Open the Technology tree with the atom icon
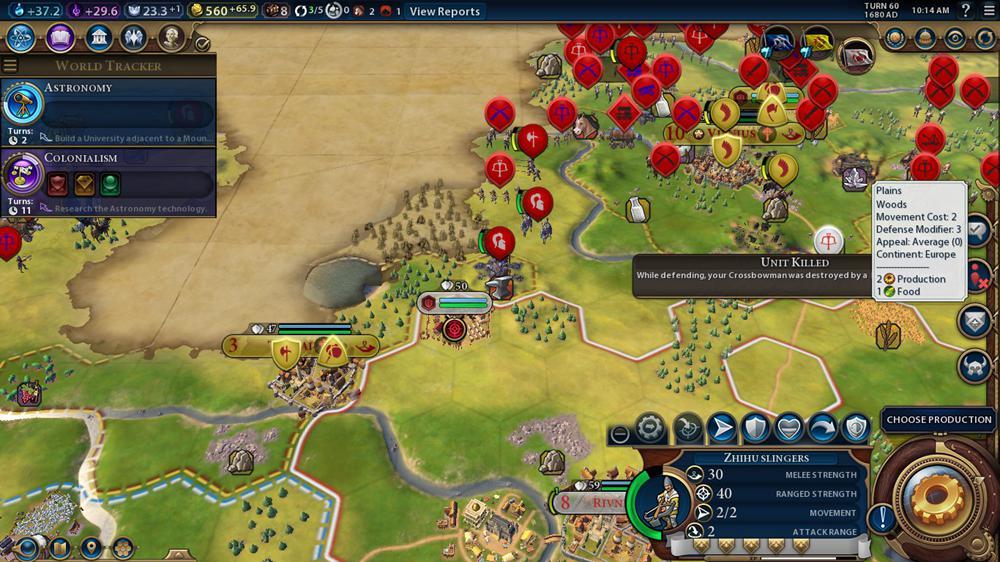This screenshot has height=562, width=1000. 22,38
